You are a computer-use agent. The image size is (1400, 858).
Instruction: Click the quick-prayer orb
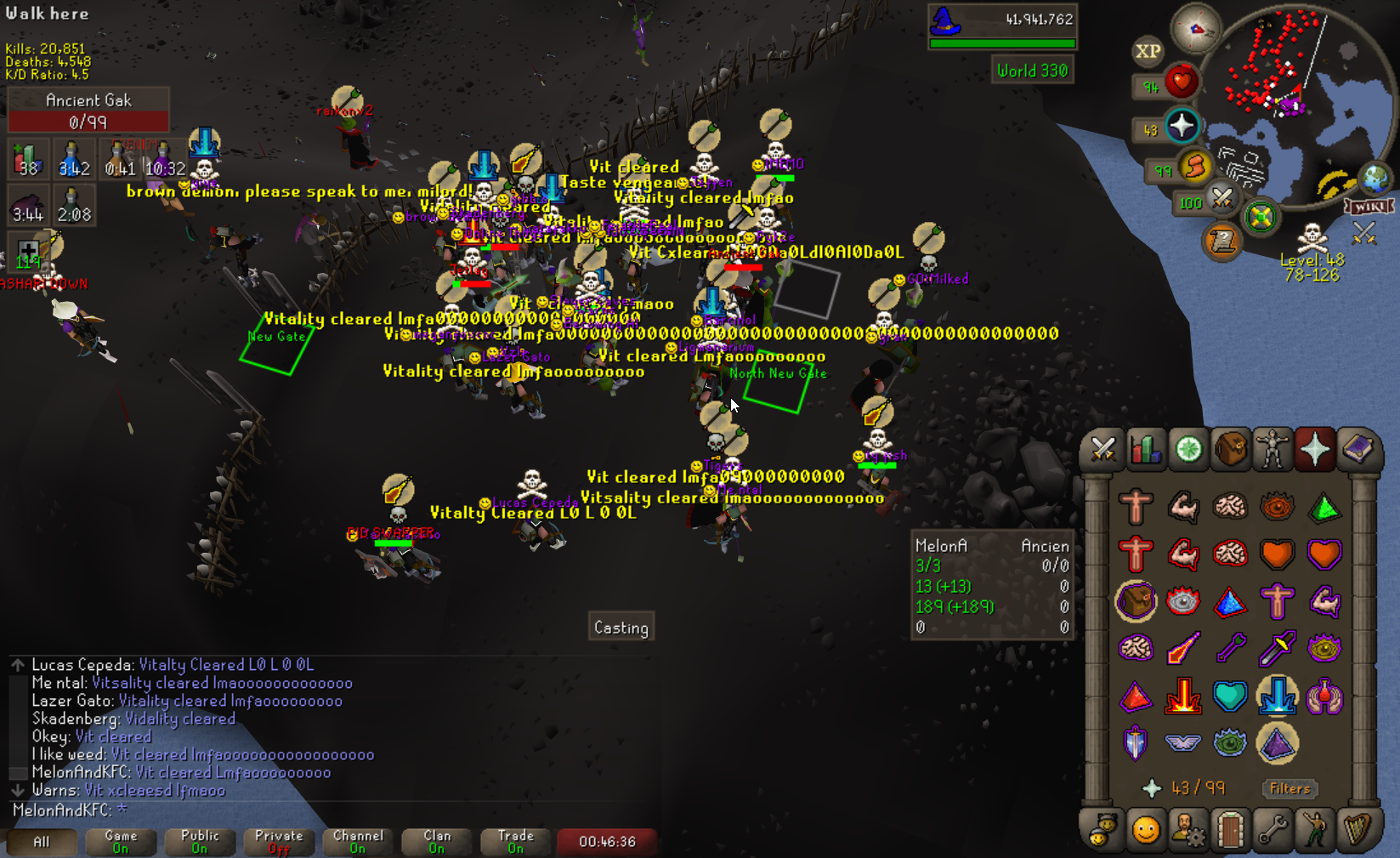[x=1182, y=126]
